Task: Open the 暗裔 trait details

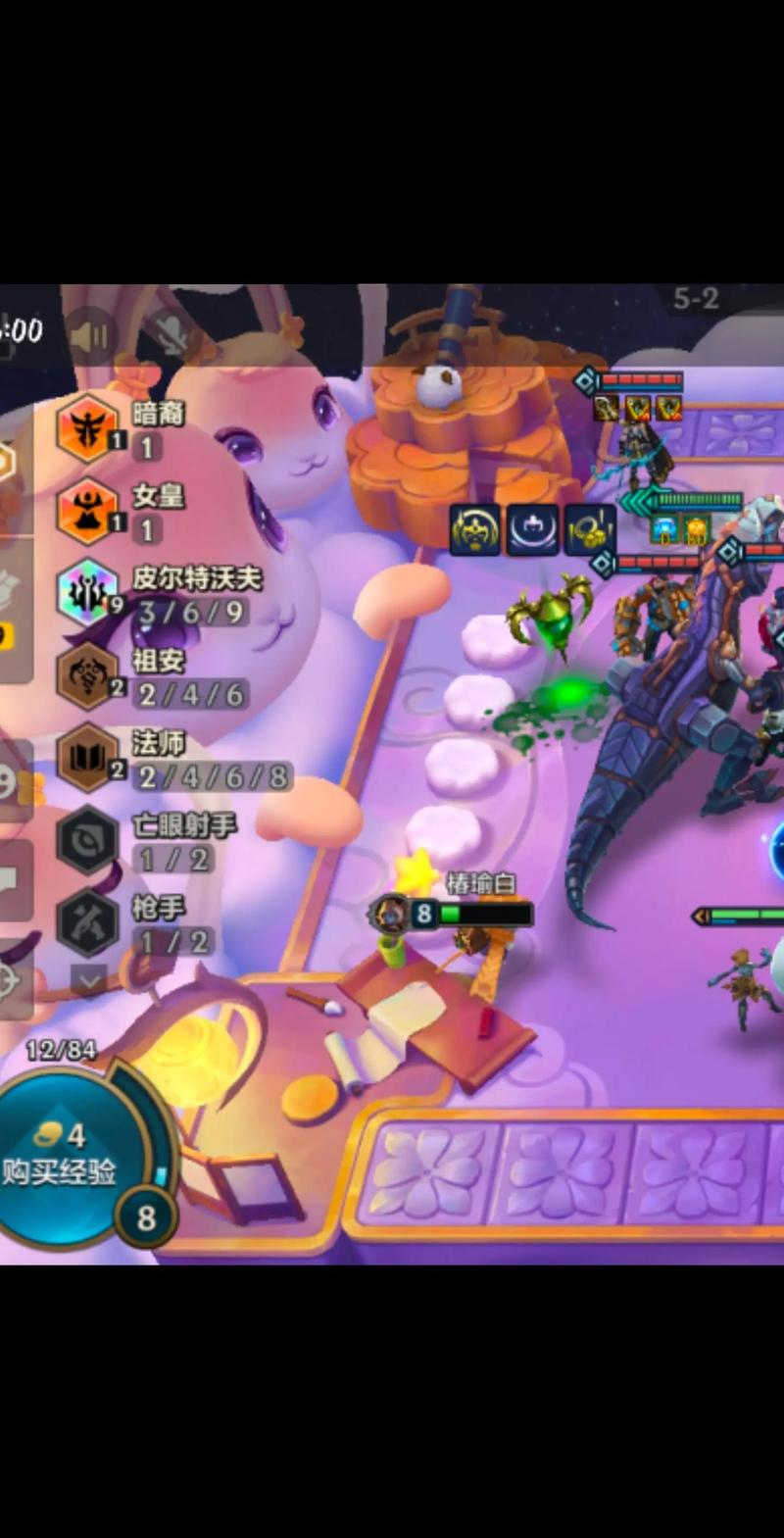Action: tap(88, 428)
